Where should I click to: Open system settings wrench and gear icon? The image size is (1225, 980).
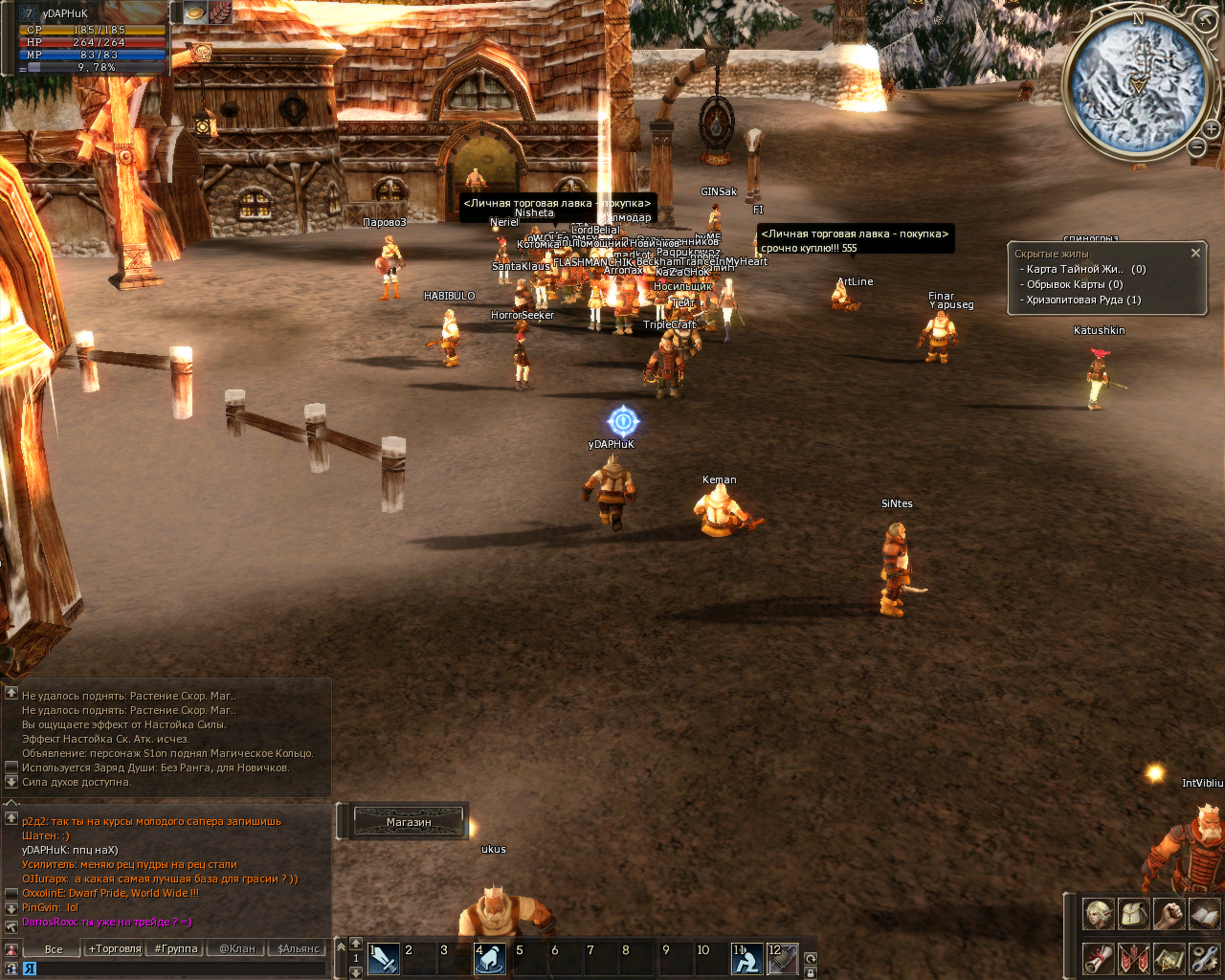pyautogui.click(x=1204, y=957)
